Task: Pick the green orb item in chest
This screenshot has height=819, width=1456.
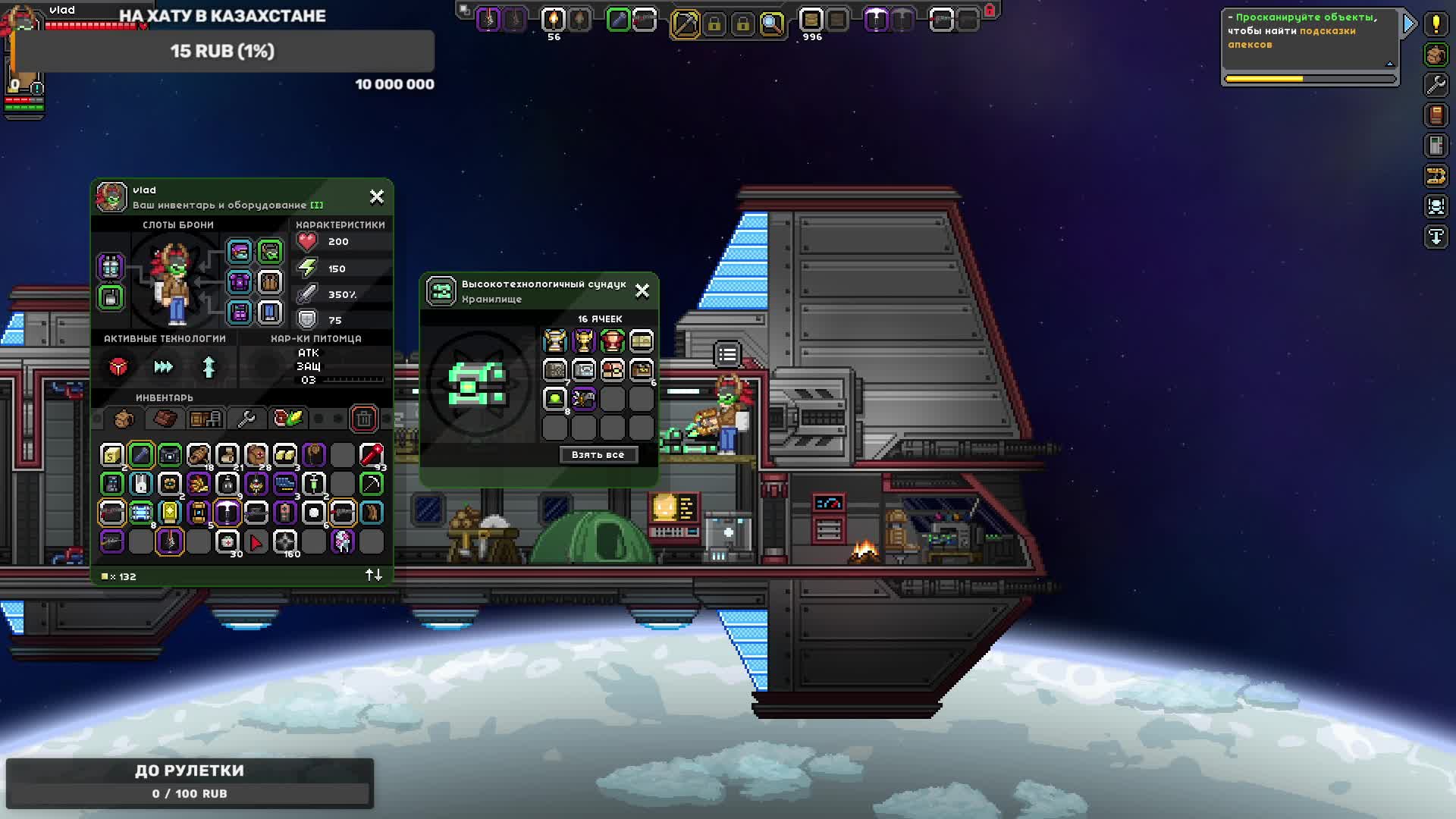Action: coord(555,399)
